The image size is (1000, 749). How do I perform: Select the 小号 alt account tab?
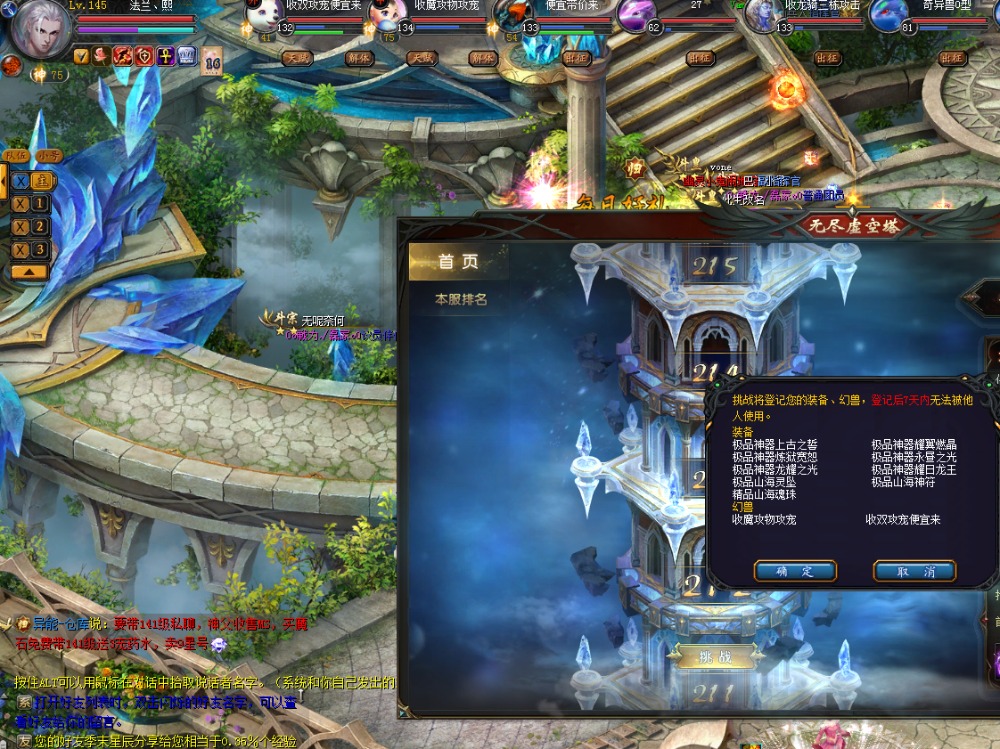coord(49,155)
